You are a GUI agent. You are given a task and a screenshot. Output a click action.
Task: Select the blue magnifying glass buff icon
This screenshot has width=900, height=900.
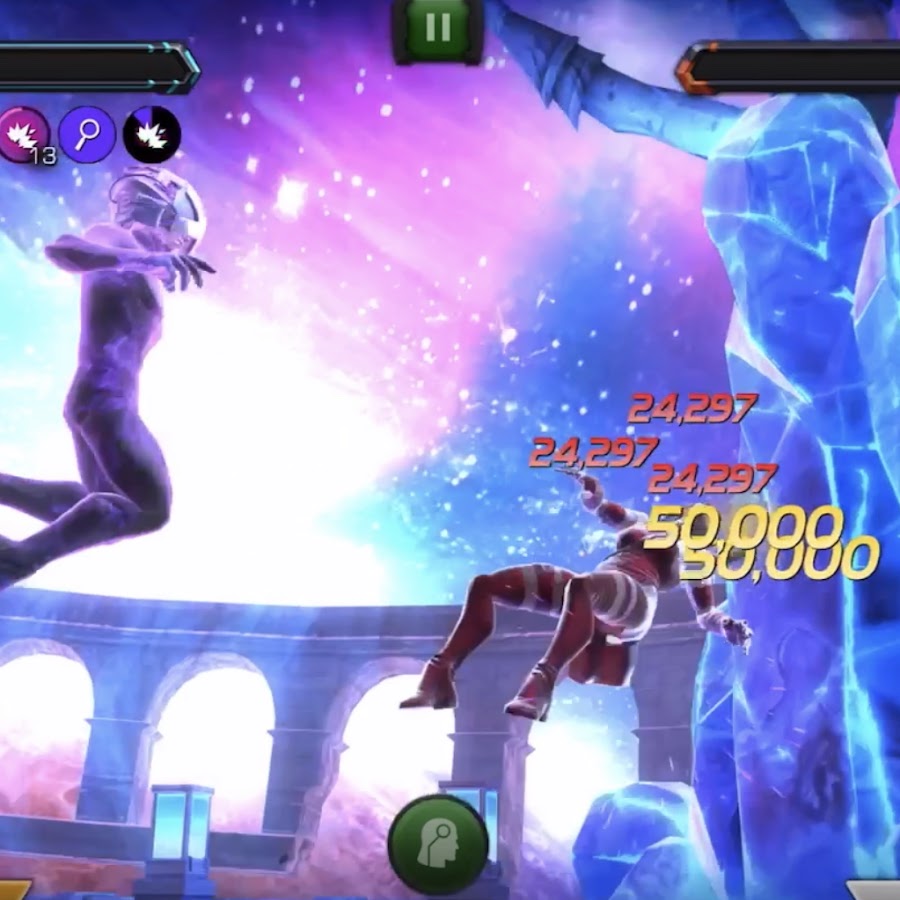(x=87, y=134)
